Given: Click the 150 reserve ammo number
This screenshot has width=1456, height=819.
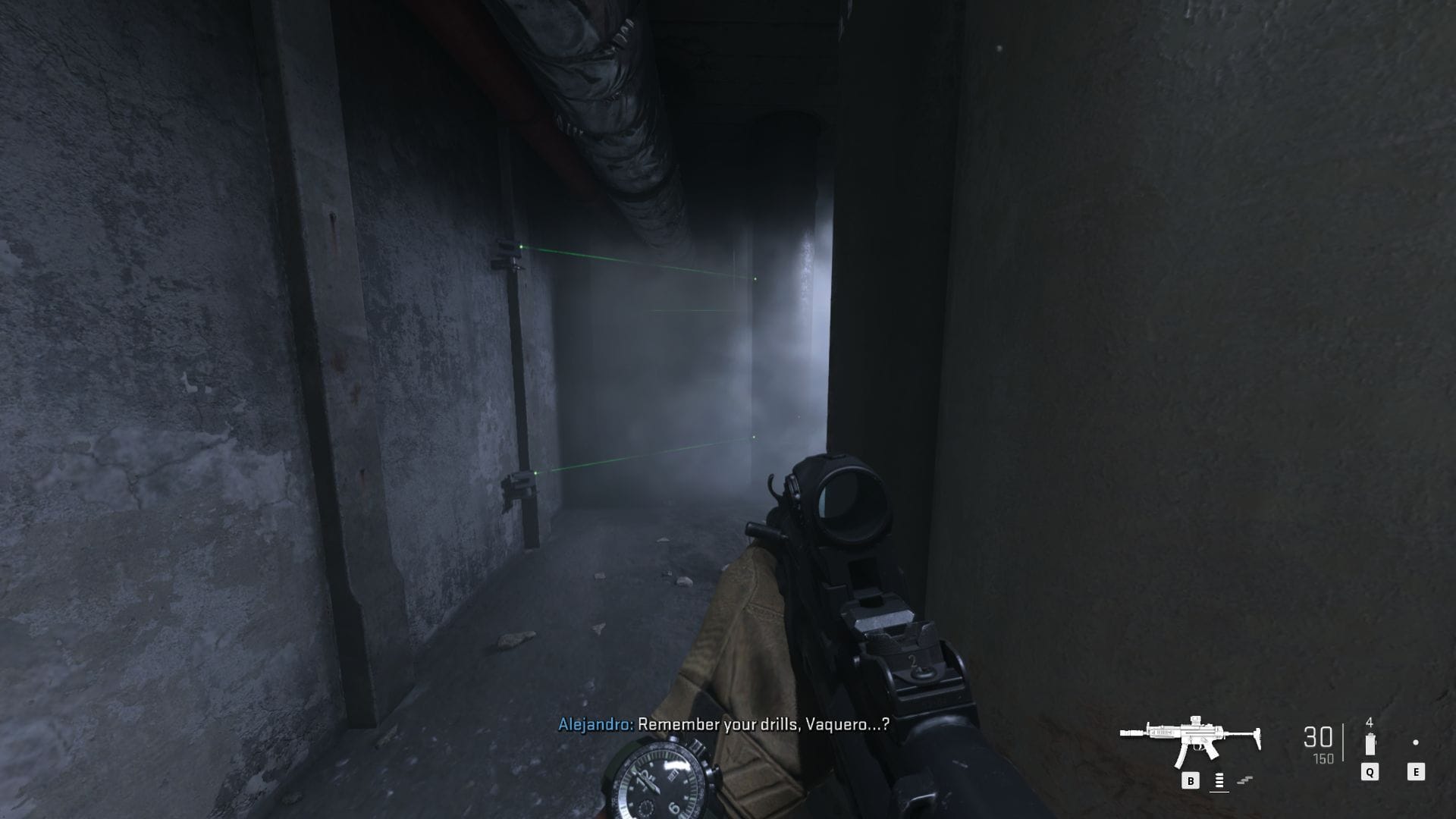Looking at the screenshot, I should [1323, 758].
